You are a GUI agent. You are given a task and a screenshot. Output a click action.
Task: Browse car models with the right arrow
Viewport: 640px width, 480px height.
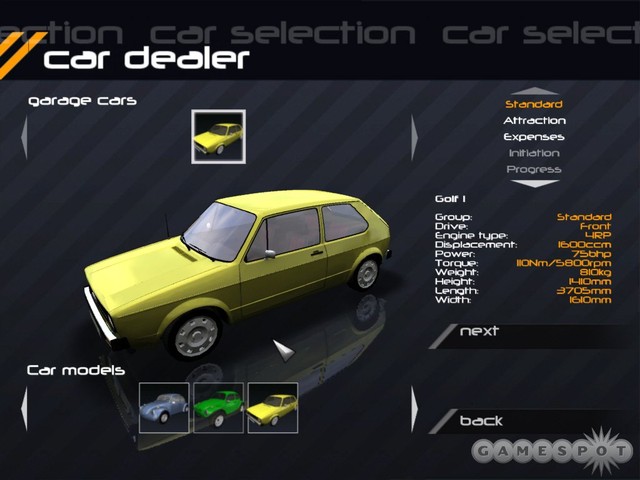[x=414, y=409]
